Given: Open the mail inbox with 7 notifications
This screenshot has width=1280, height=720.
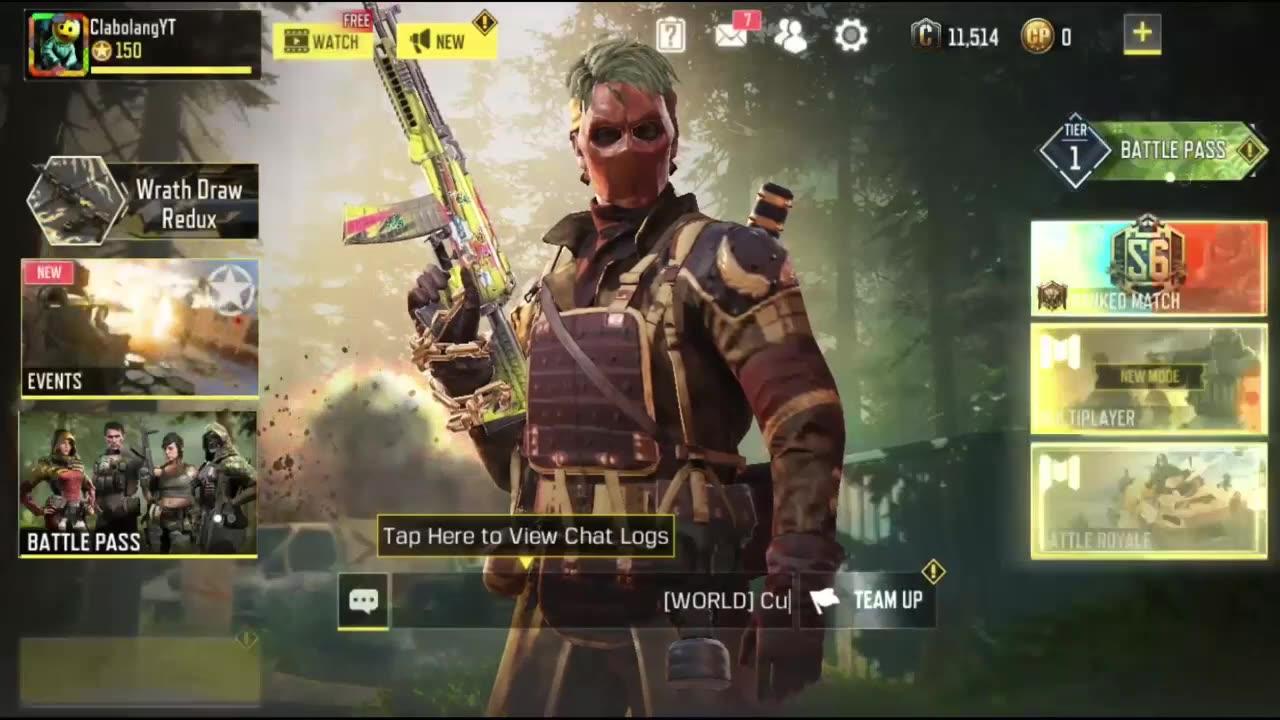Looking at the screenshot, I should [x=733, y=35].
